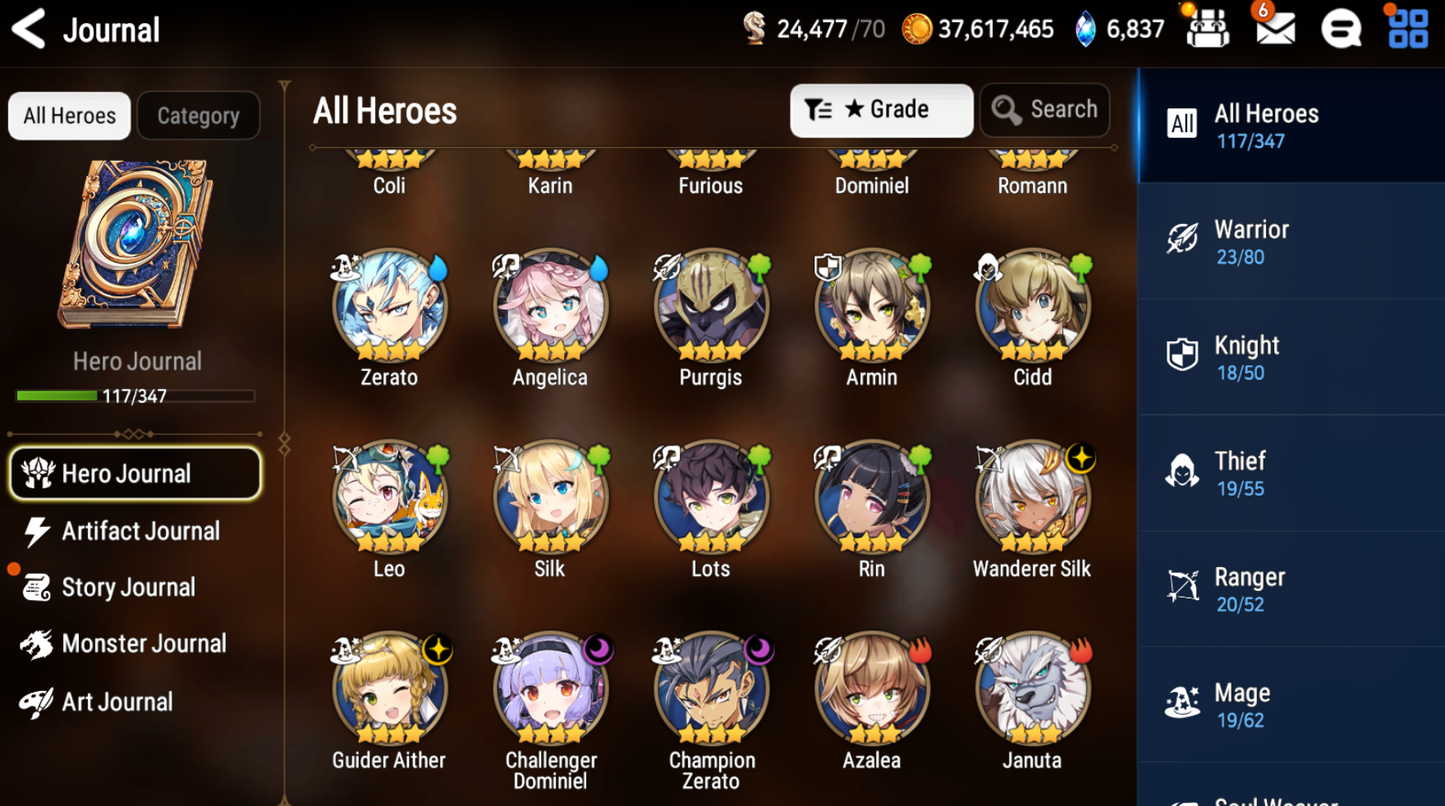Screen dimensions: 1445x806
Task: Open the Grade sort dropdown
Action: click(x=880, y=110)
